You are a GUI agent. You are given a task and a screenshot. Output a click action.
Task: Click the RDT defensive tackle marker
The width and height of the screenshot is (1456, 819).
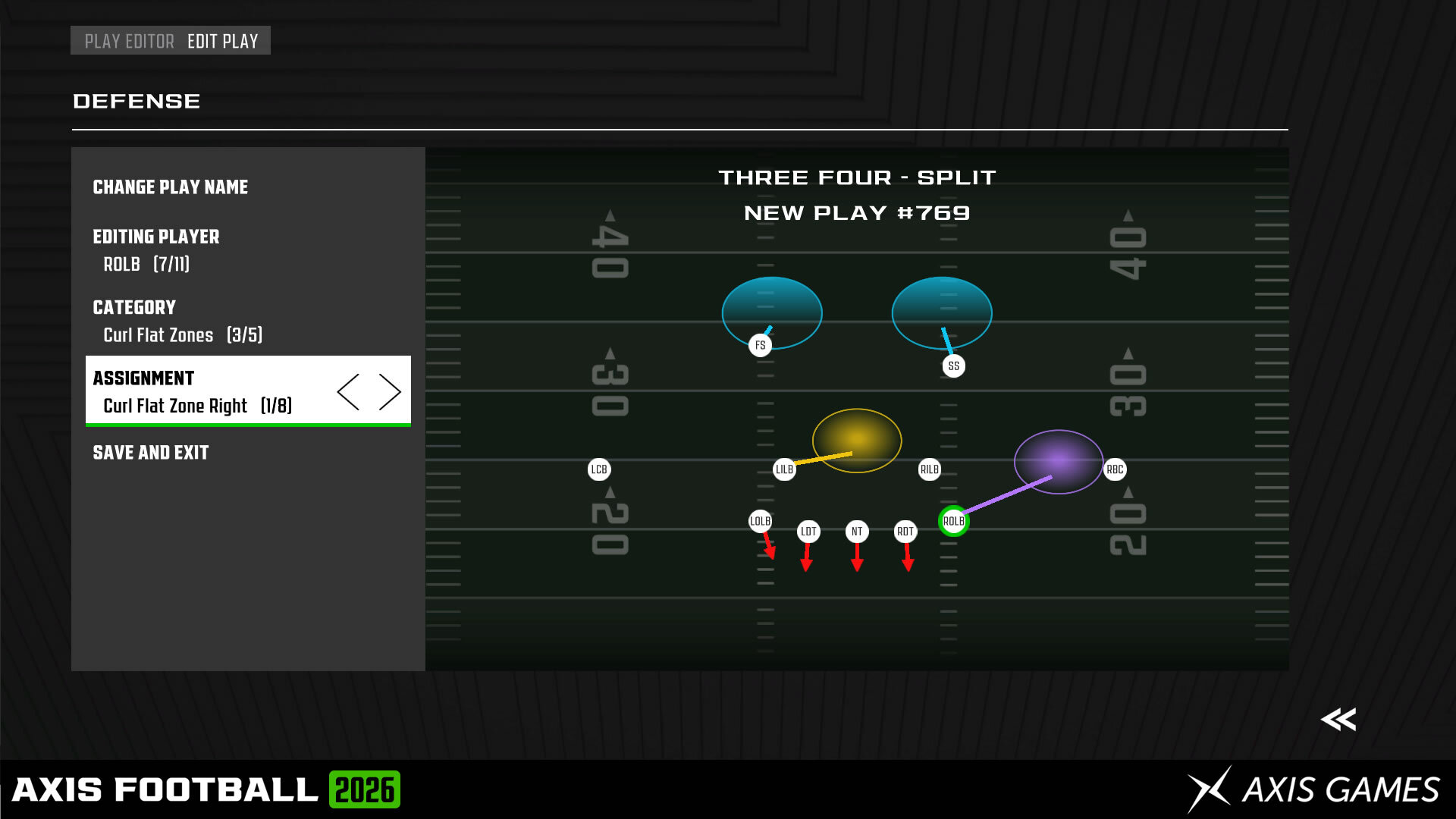[907, 531]
